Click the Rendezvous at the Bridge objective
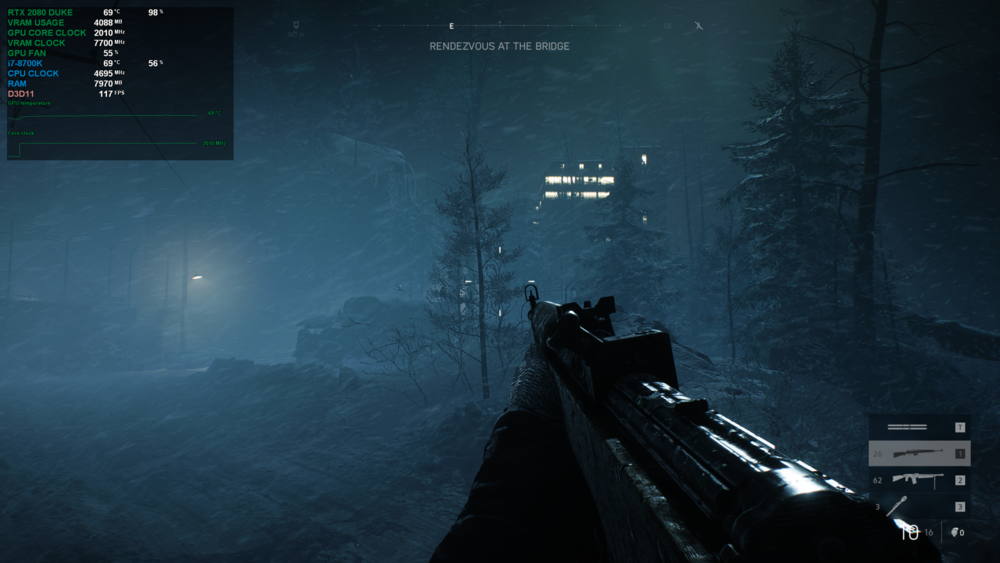 (499, 46)
